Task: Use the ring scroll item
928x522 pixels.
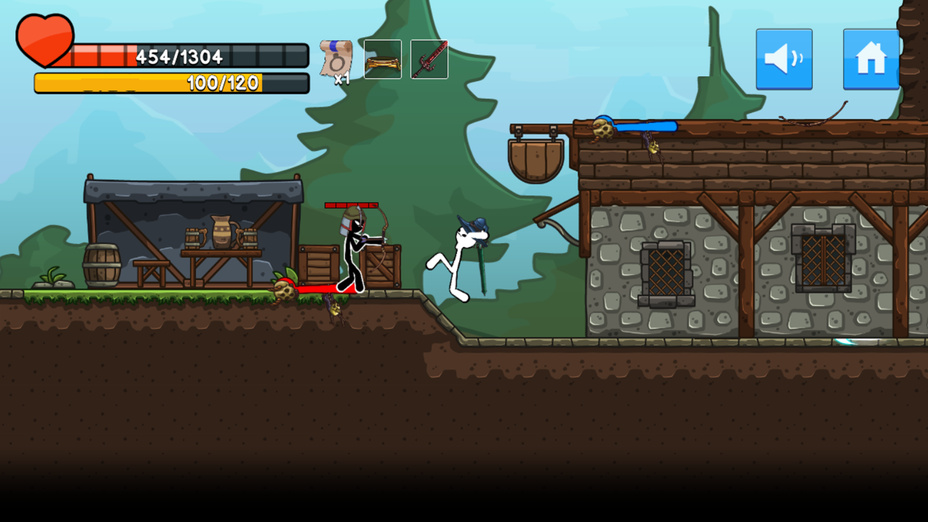Action: (x=336, y=59)
